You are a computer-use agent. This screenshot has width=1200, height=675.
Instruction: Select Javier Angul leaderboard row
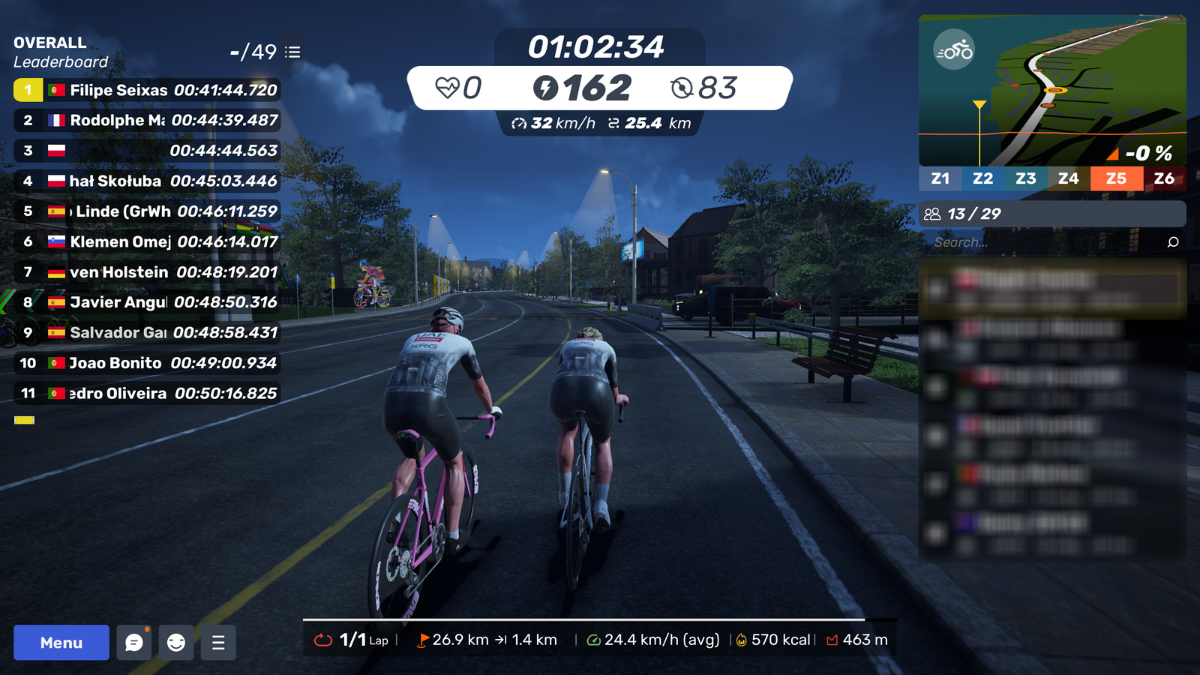(x=146, y=302)
